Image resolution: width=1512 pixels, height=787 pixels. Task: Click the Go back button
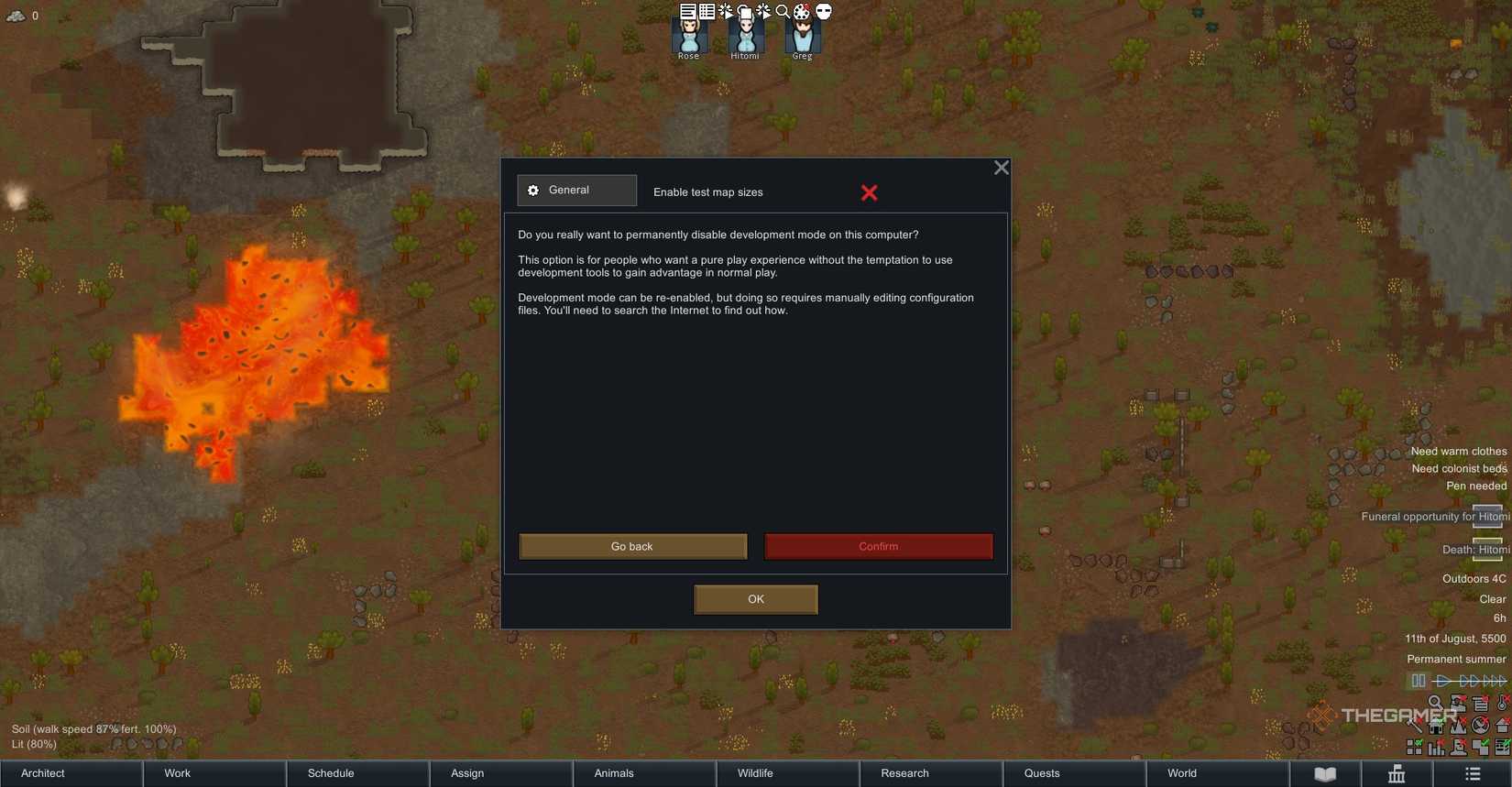(x=632, y=546)
